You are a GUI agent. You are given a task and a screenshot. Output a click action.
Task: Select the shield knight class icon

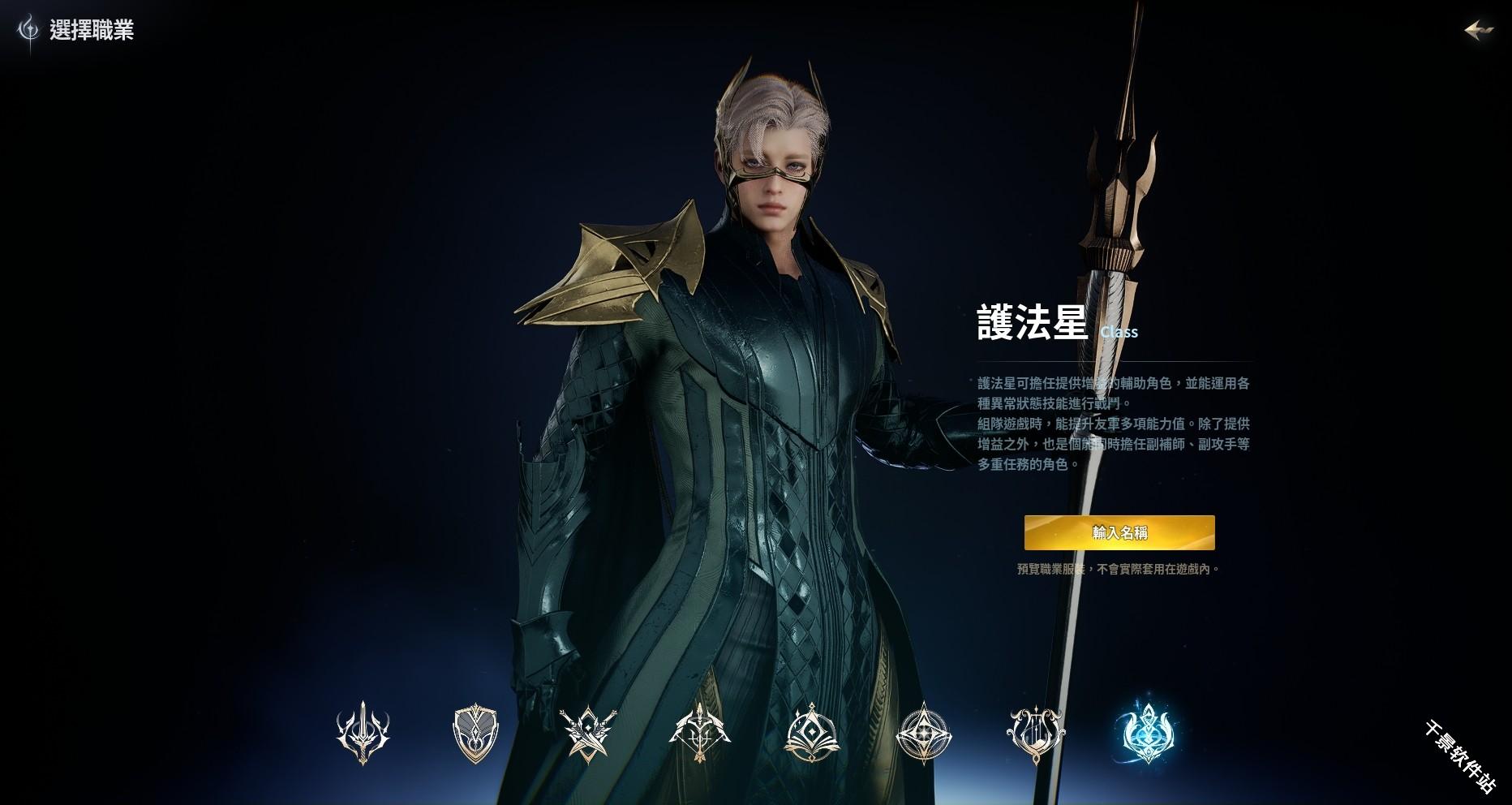click(475, 735)
